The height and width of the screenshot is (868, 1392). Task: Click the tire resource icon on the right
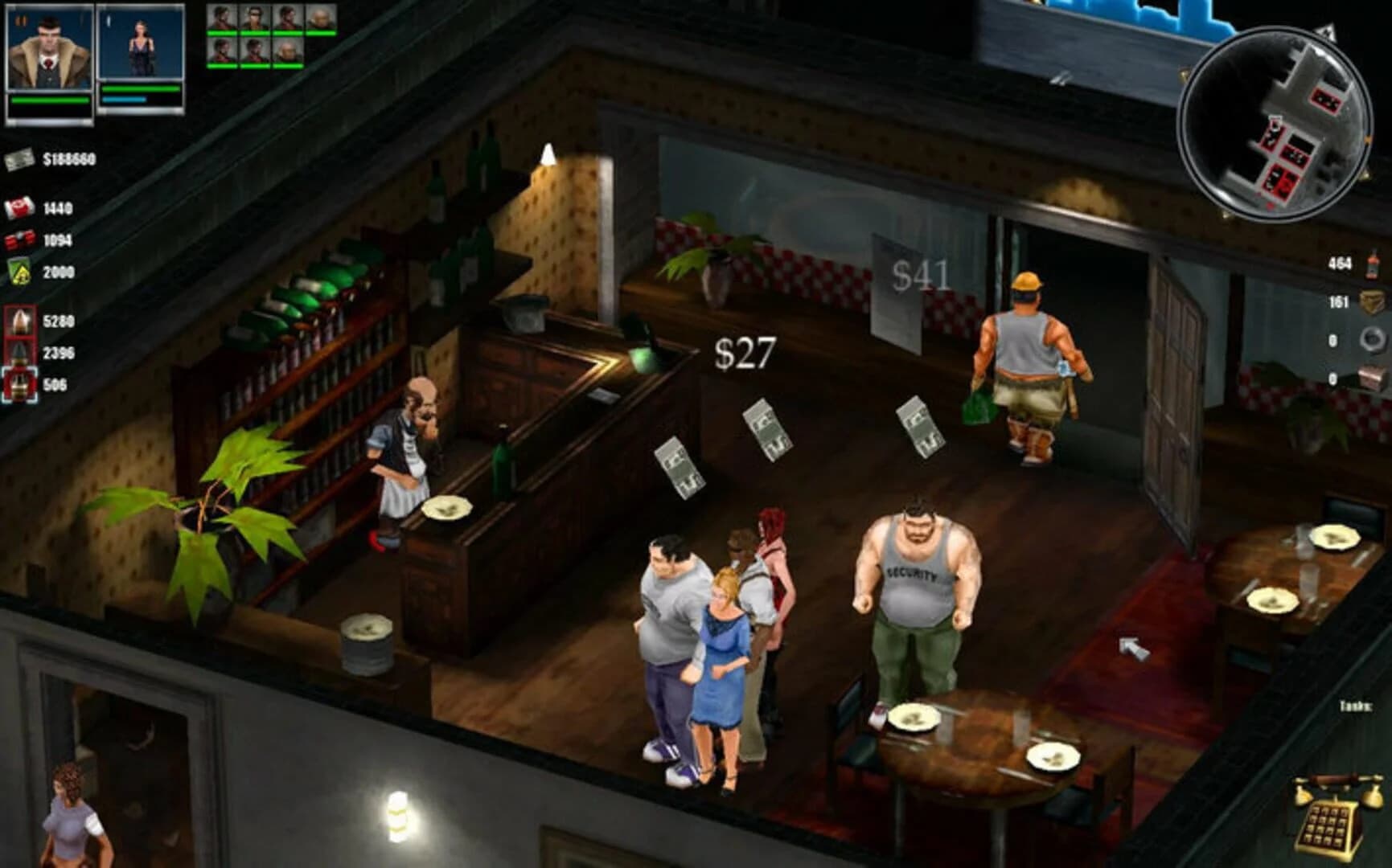(1373, 338)
